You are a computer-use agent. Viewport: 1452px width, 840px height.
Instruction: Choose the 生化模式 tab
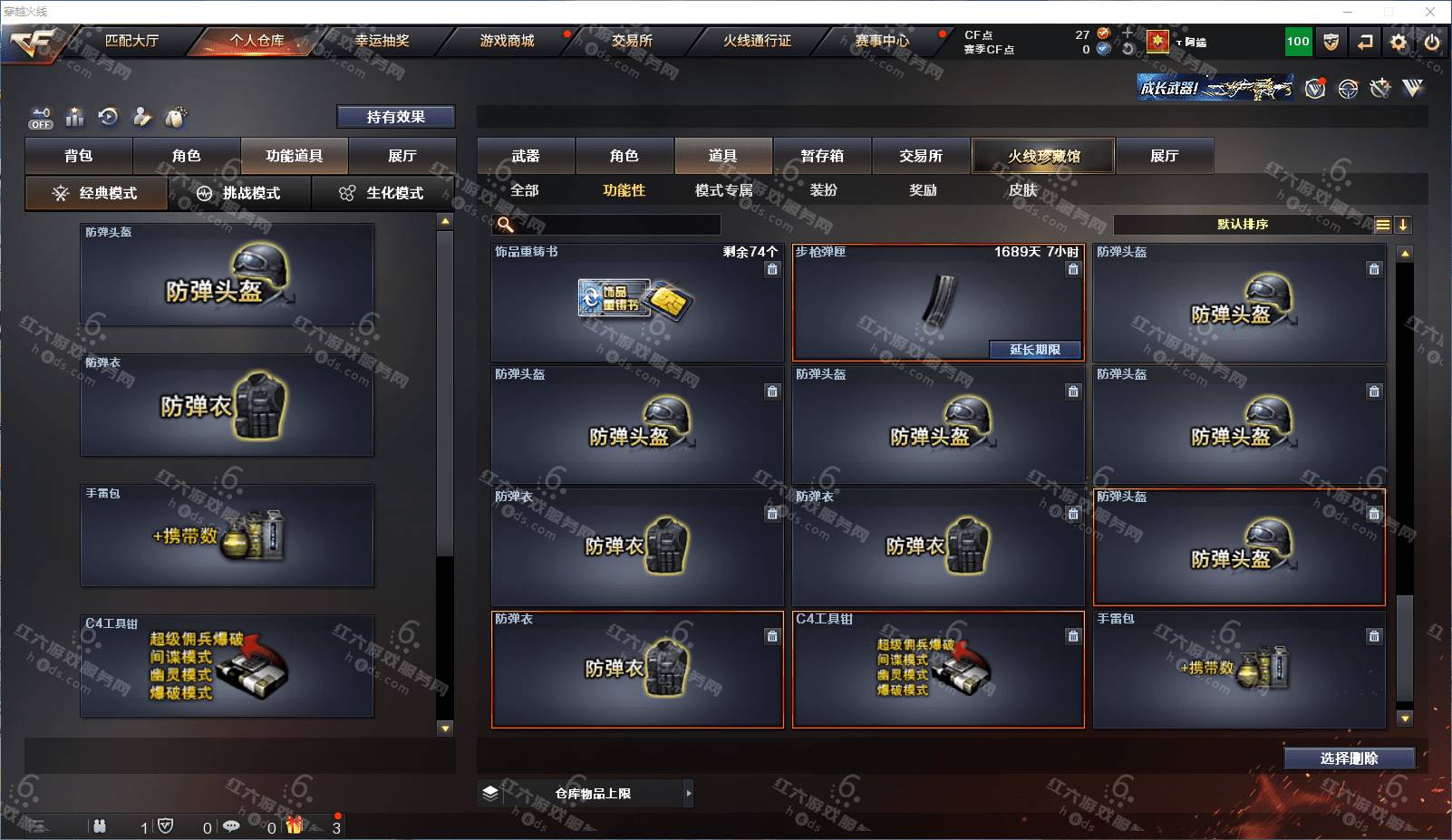(383, 193)
